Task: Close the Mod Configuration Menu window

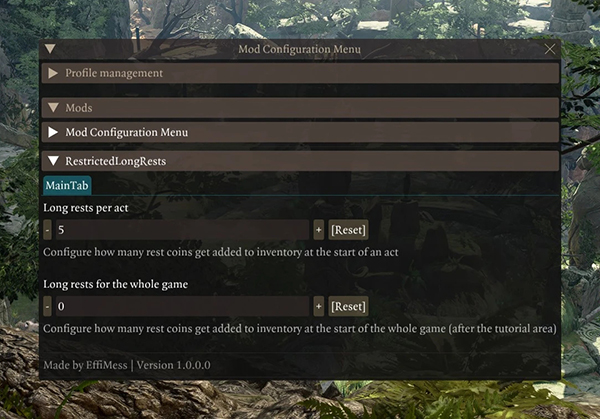Action: point(549,49)
